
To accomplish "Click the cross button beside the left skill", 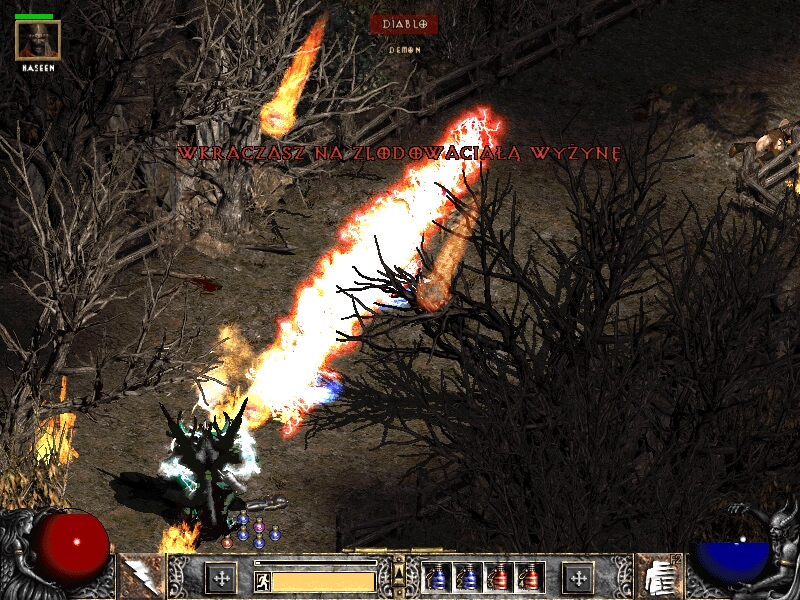I will (221, 578).
